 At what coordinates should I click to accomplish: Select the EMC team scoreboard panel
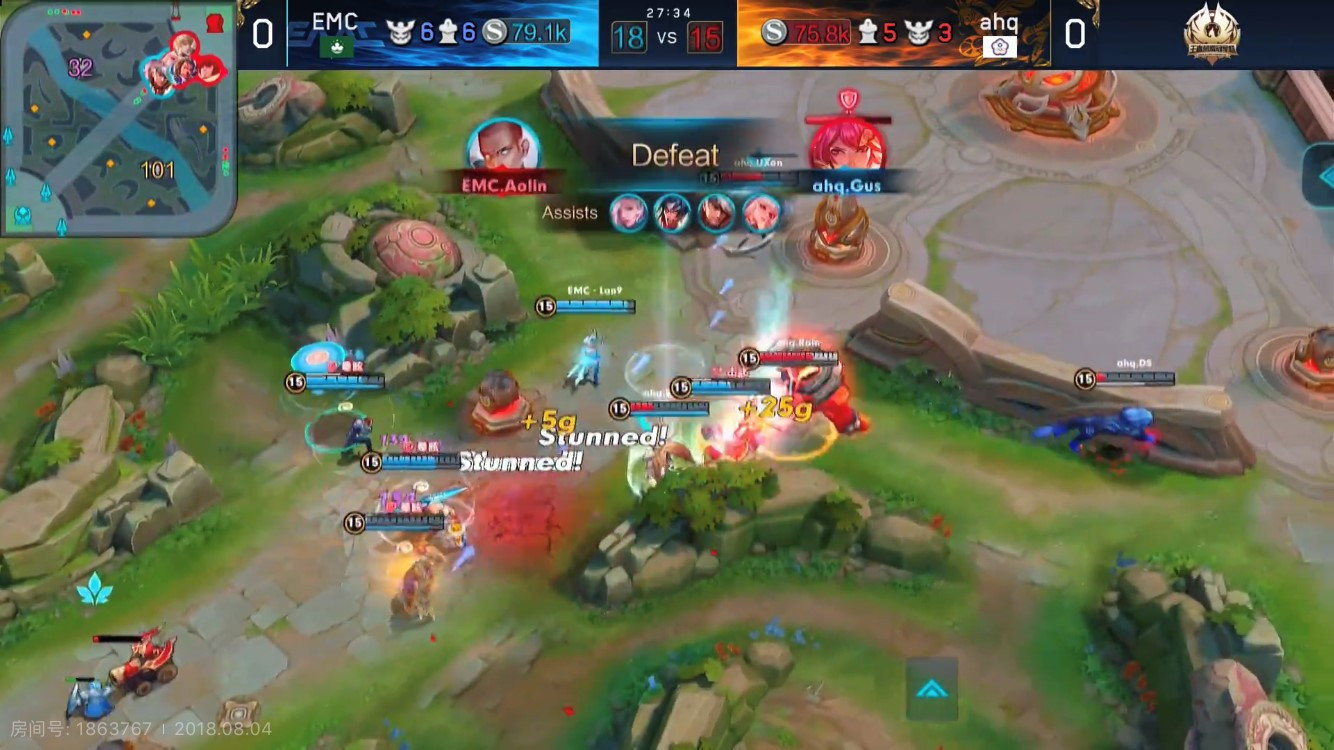coord(443,33)
